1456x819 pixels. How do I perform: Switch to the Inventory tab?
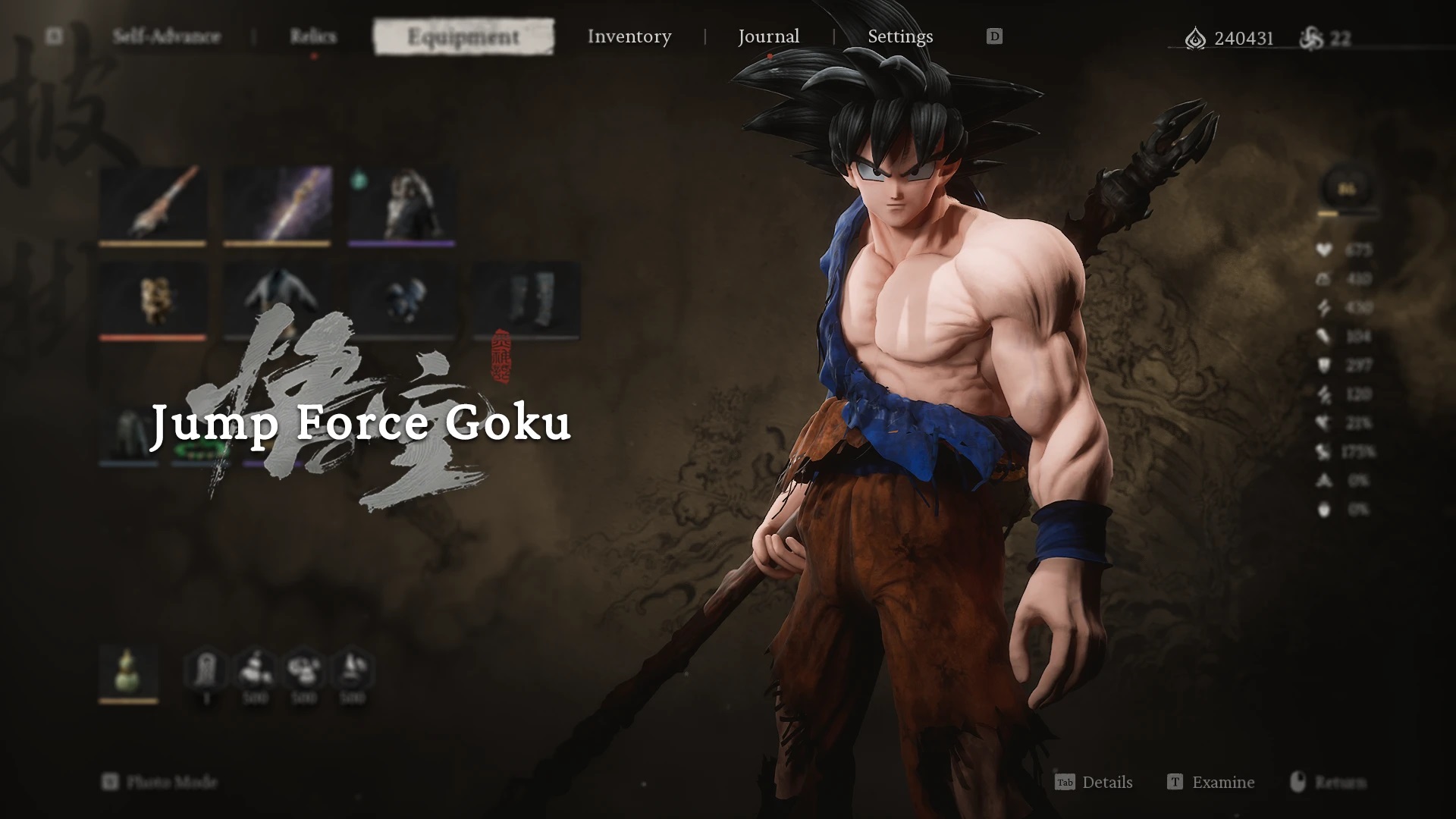click(x=629, y=36)
